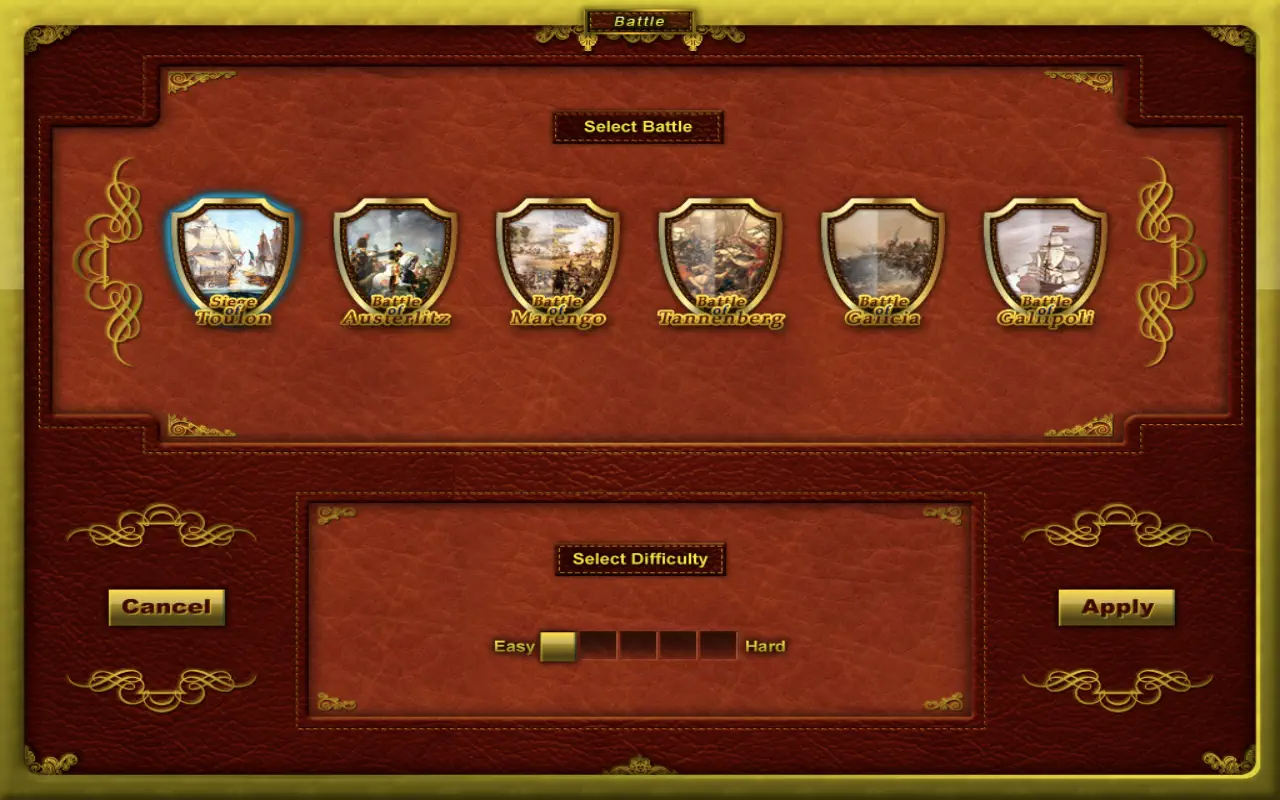This screenshot has width=1280, height=800.
Task: Choose the Battle of Austerlitz shield
Action: tap(395, 258)
